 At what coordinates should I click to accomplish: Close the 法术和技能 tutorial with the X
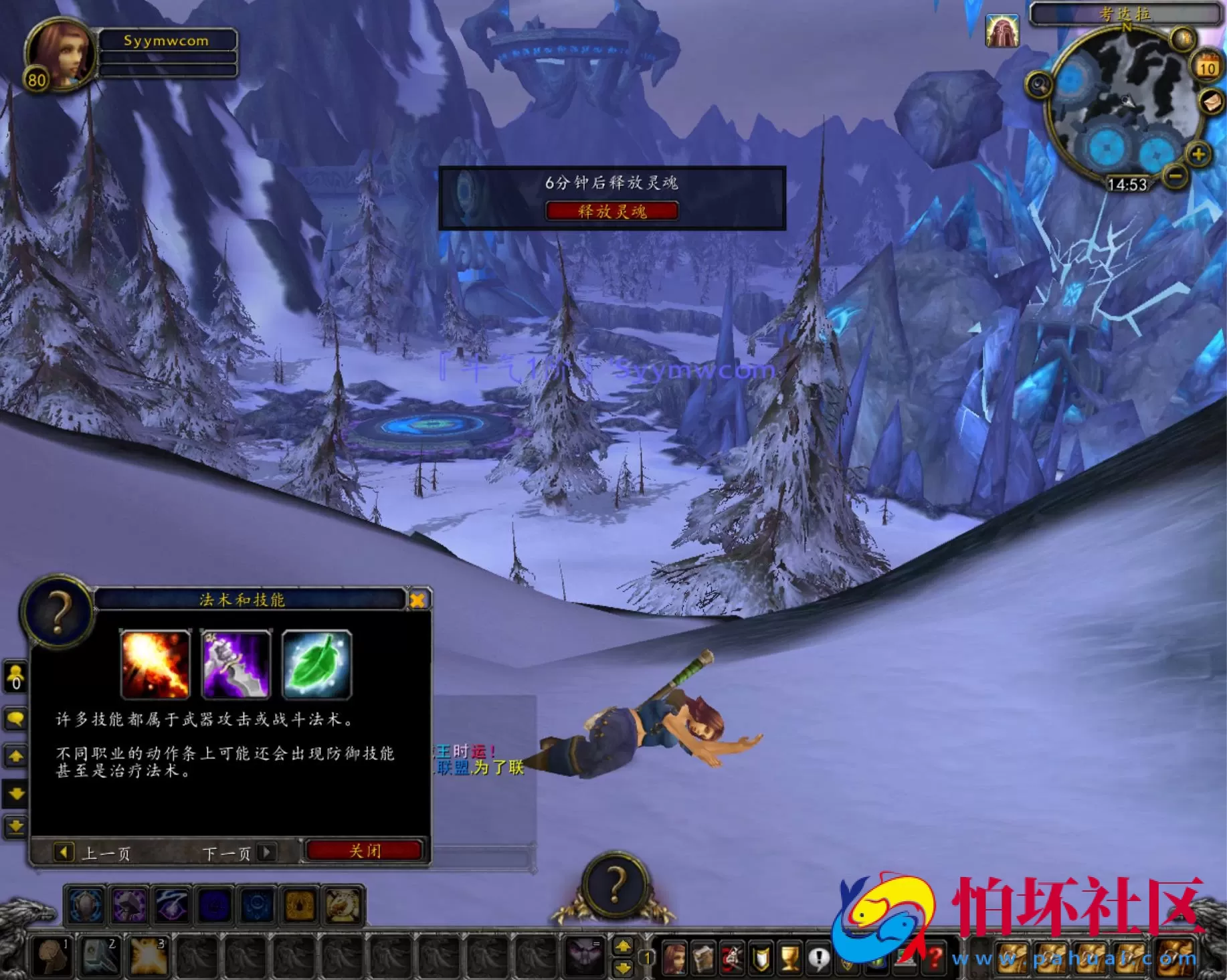[417, 600]
